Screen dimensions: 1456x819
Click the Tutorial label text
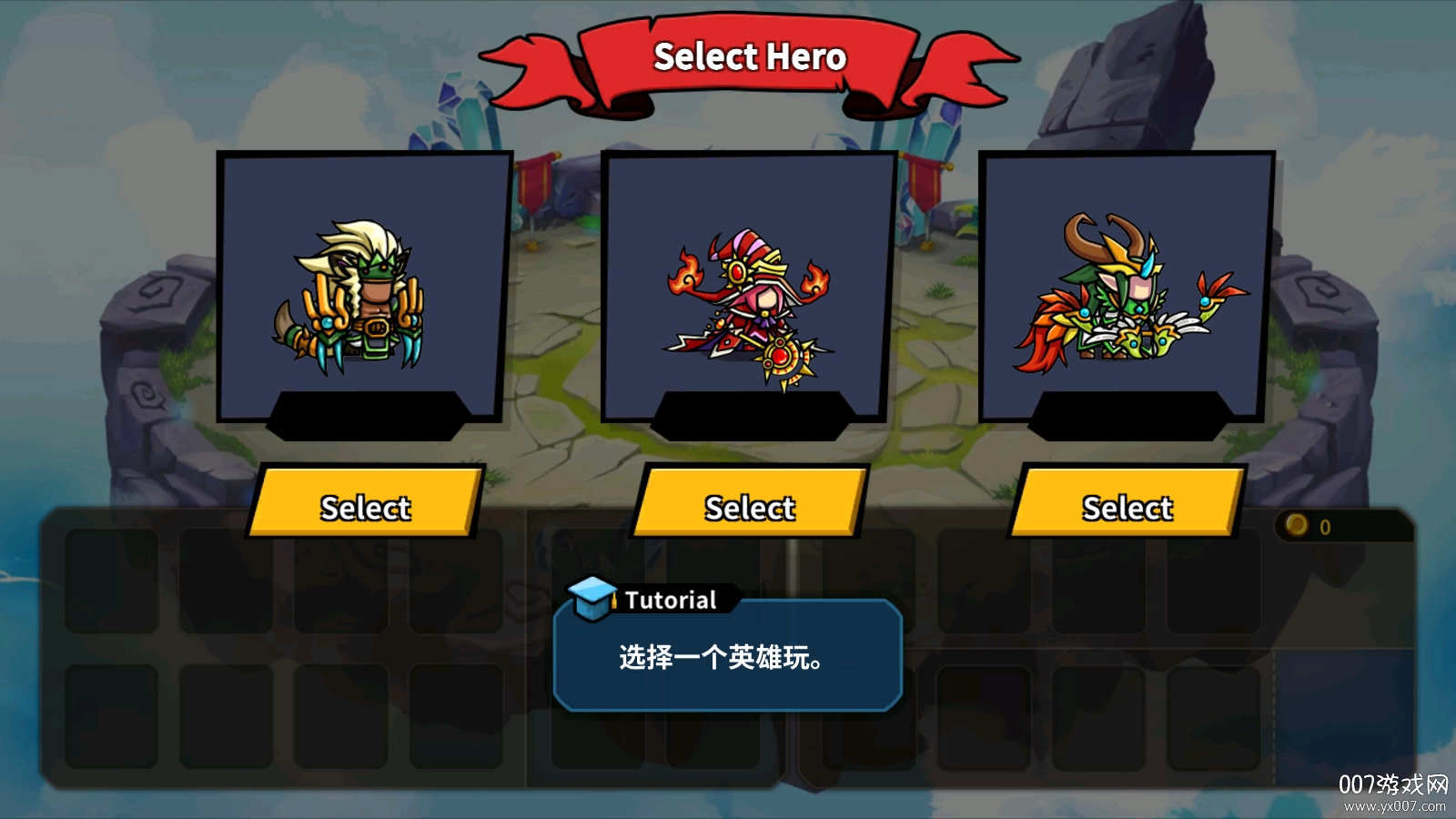pyautogui.click(x=669, y=600)
